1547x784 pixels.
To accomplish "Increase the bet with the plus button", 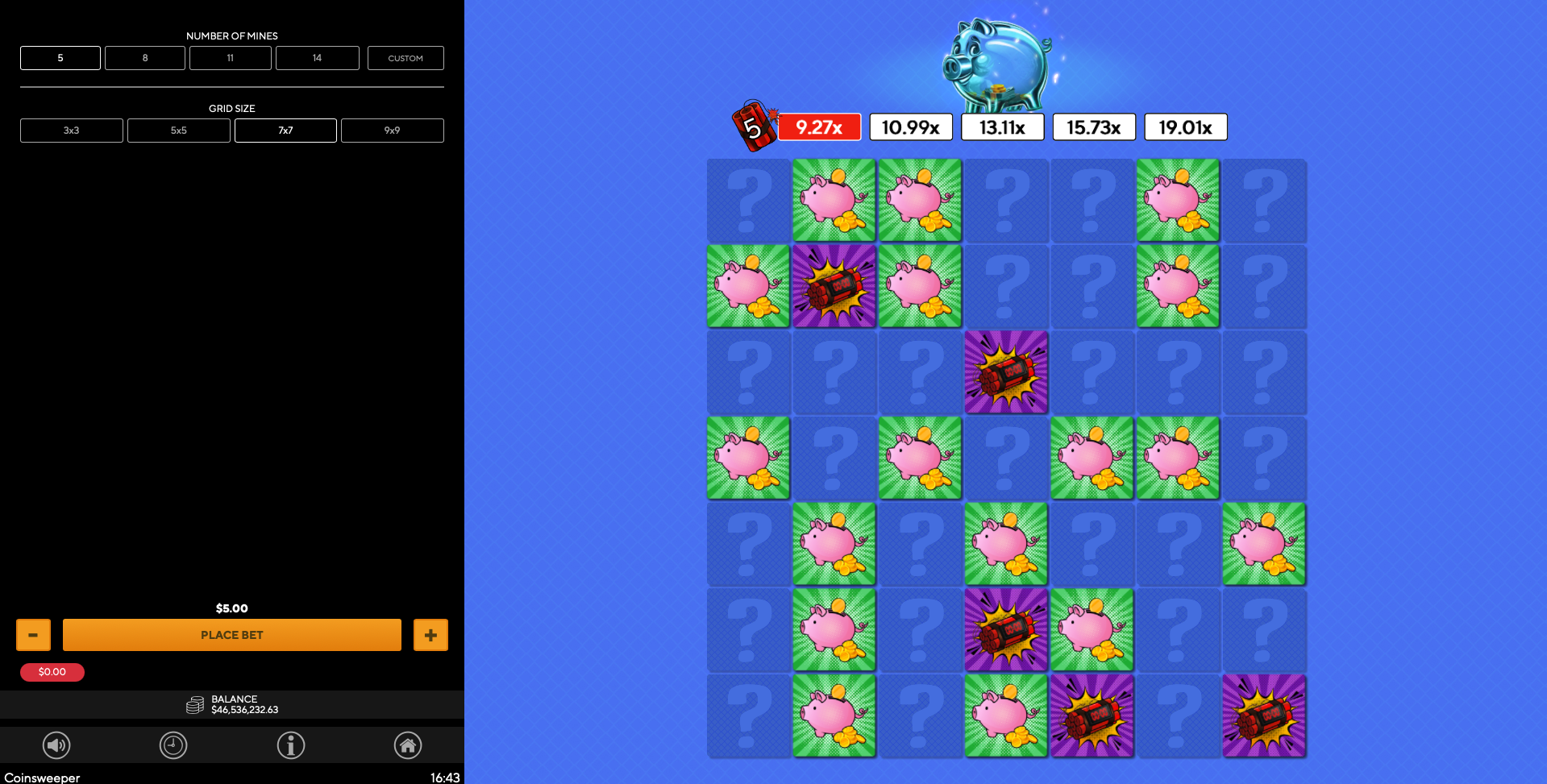I will (x=430, y=634).
